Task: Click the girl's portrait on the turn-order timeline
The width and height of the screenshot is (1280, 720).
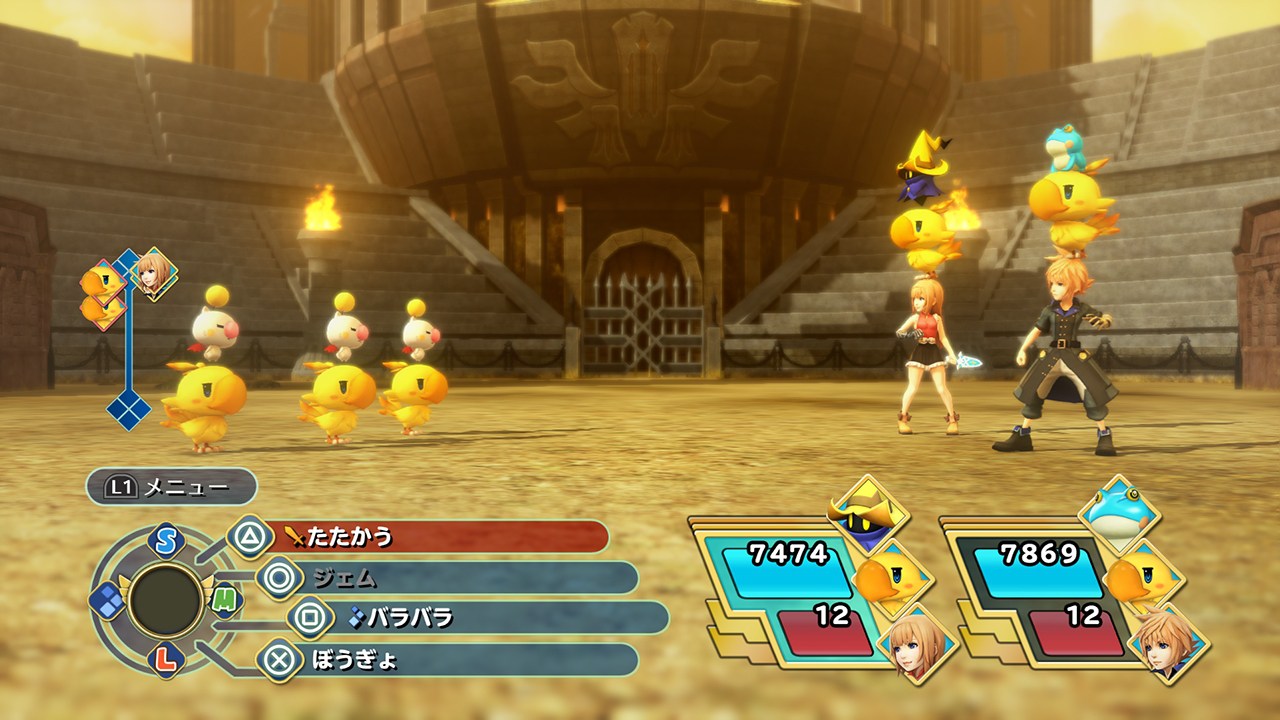Action: pyautogui.click(x=155, y=273)
